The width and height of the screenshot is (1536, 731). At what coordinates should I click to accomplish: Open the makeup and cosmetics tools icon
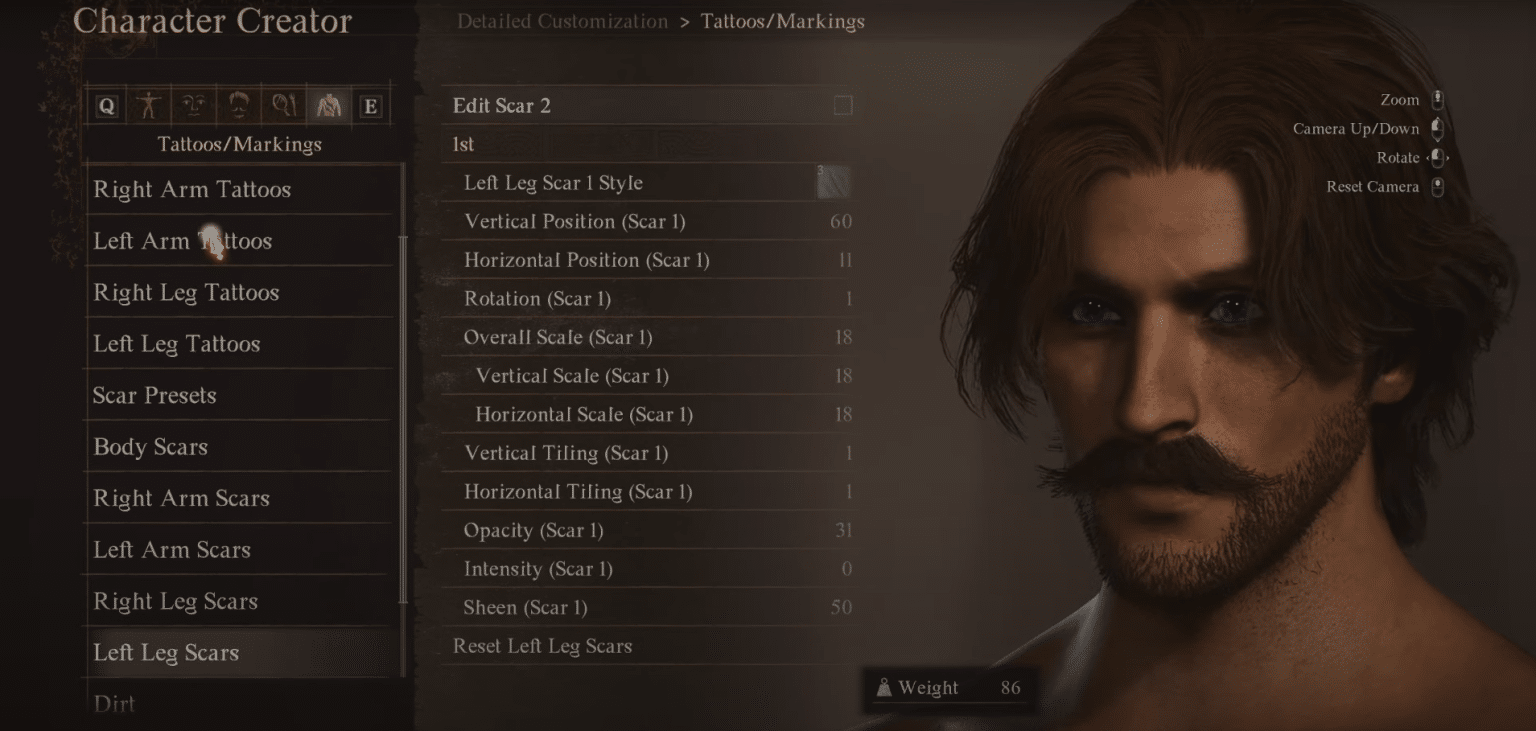pyautogui.click(x=283, y=105)
